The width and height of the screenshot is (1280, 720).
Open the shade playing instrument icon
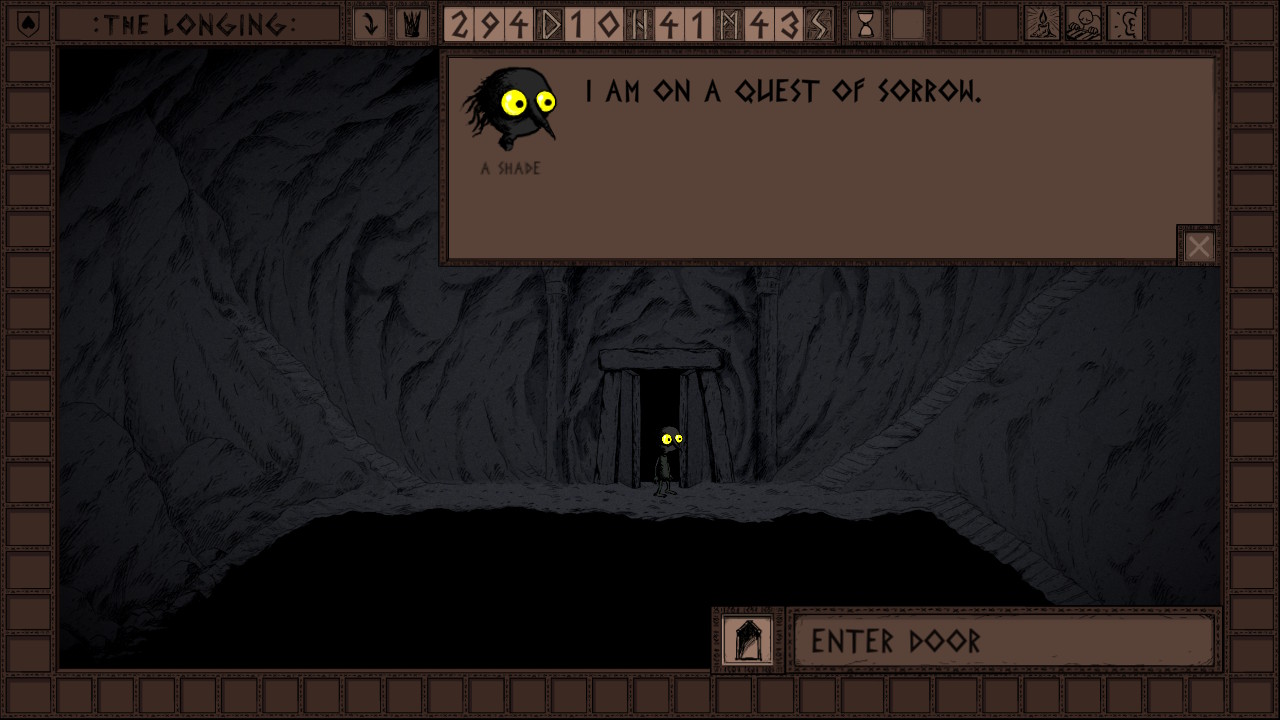[x=1084, y=25]
